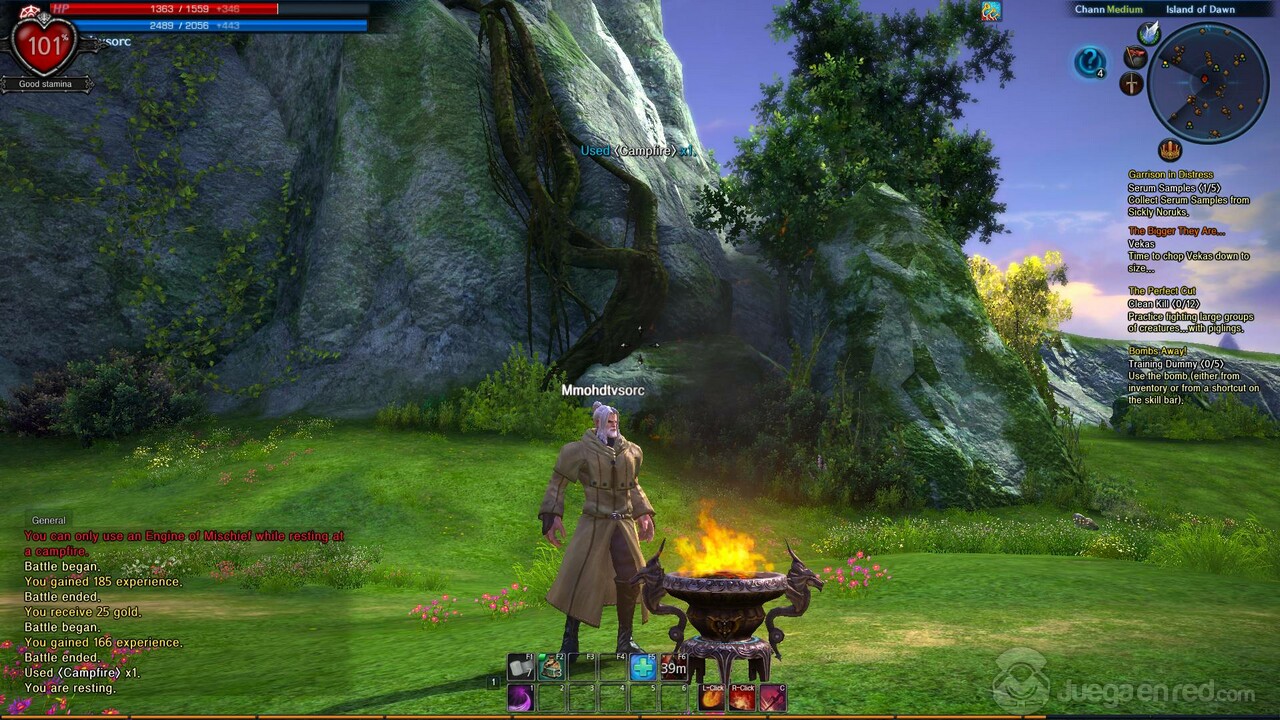Click the Chann Medium channel indicator
The width and height of the screenshot is (1280, 720).
pos(1108,10)
